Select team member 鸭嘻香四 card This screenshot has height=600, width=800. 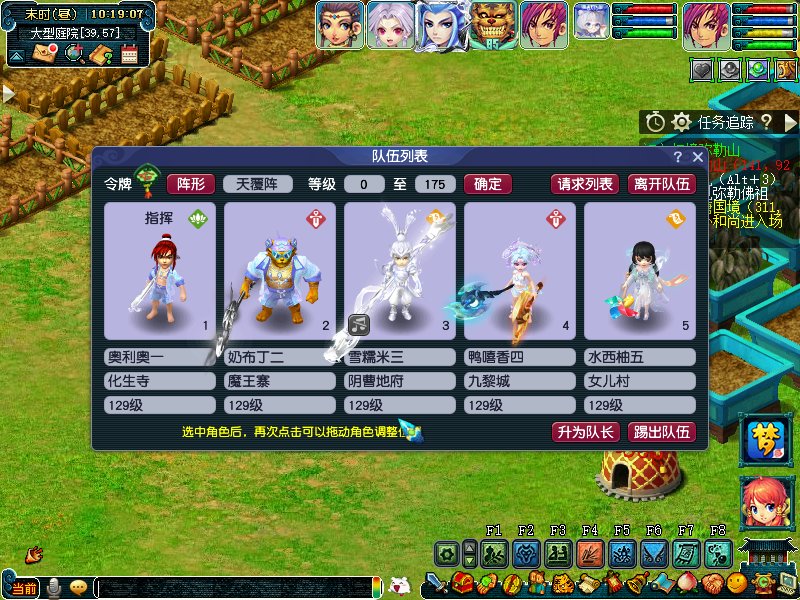520,271
